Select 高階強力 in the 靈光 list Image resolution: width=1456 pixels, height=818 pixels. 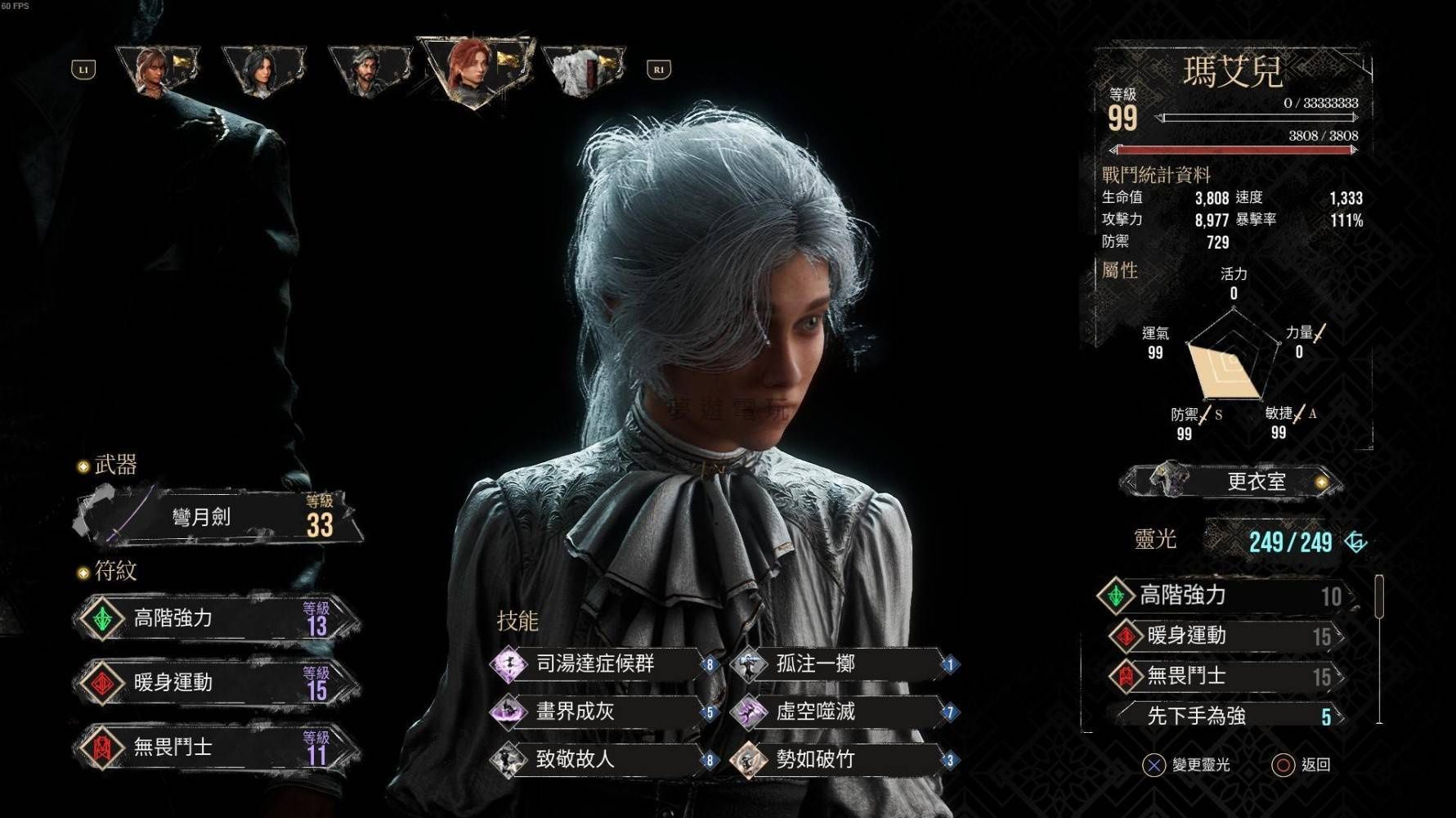1226,596
